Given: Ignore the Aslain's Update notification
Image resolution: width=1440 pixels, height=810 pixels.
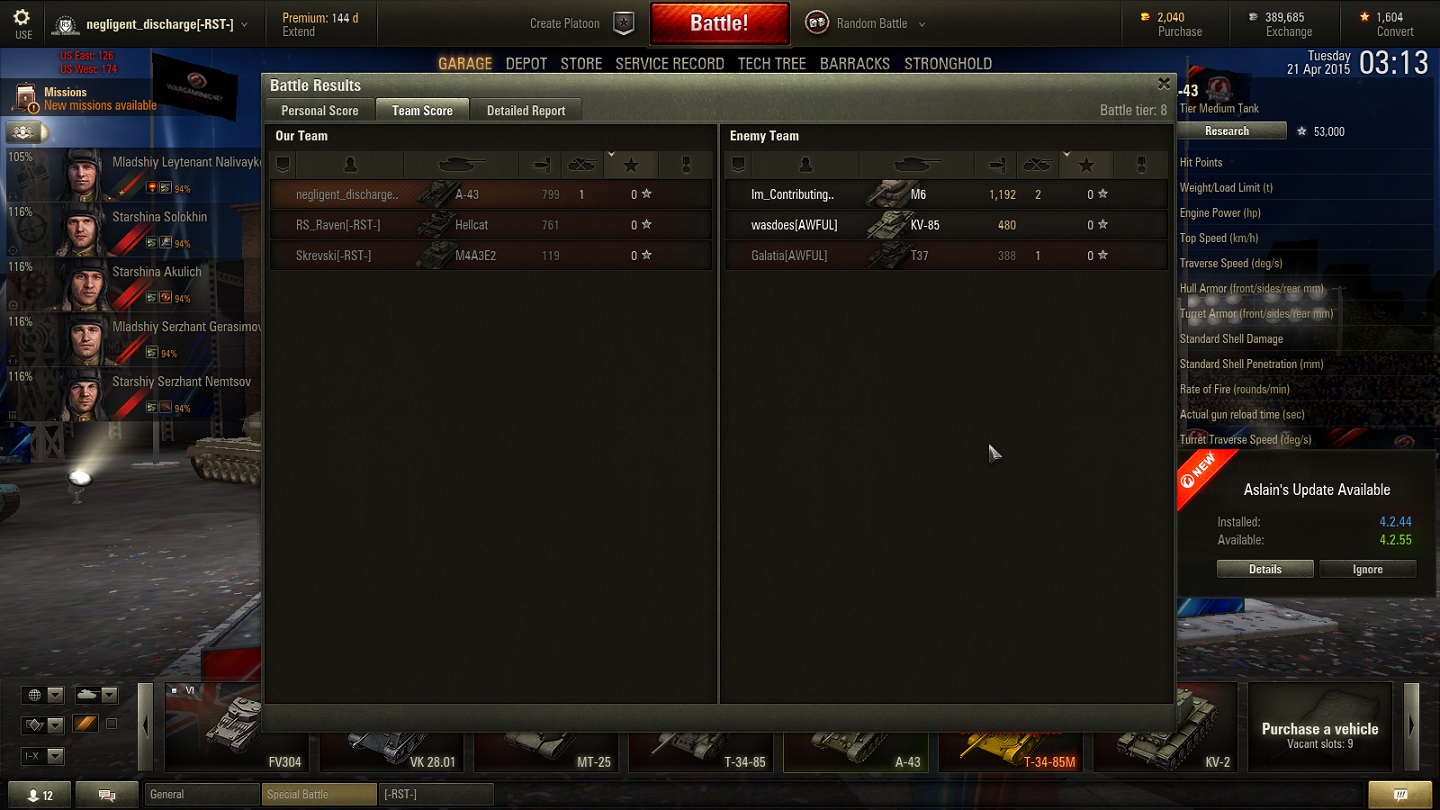Looking at the screenshot, I should pyautogui.click(x=1367, y=569).
